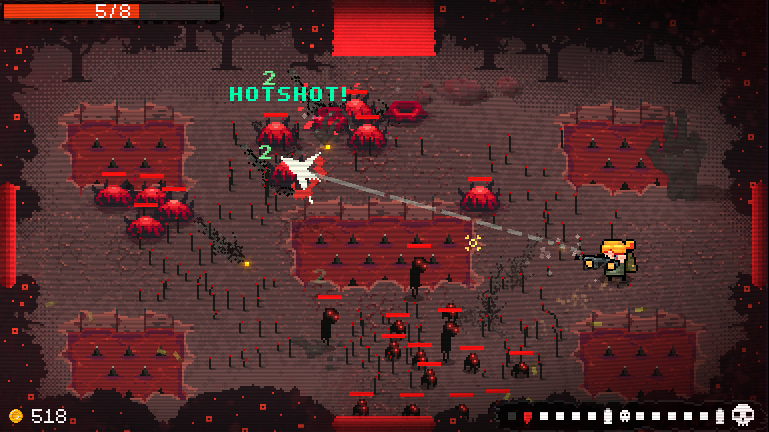Click the large boss skull icon
The height and width of the screenshot is (432, 769).
[x=742, y=415]
